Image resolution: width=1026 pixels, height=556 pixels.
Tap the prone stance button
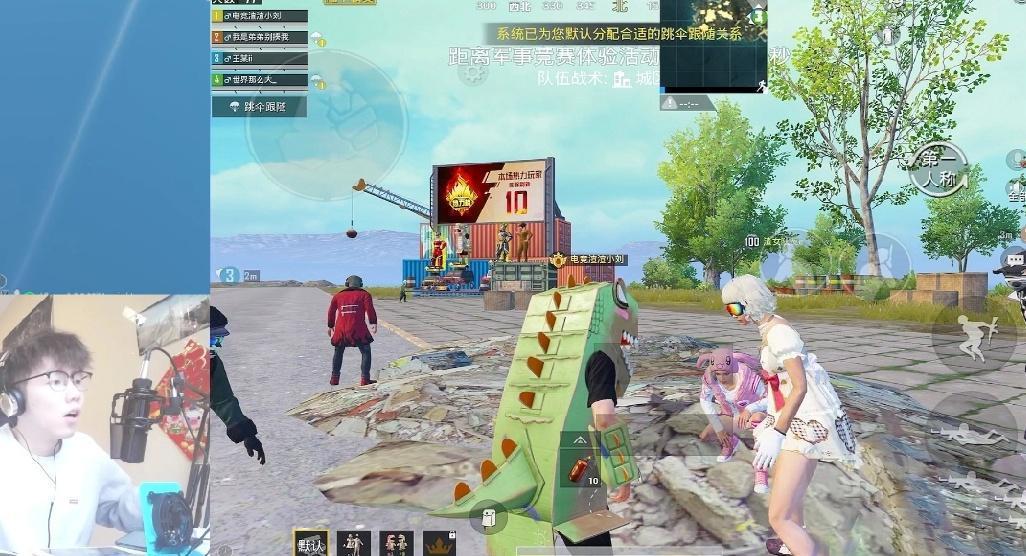point(971,430)
